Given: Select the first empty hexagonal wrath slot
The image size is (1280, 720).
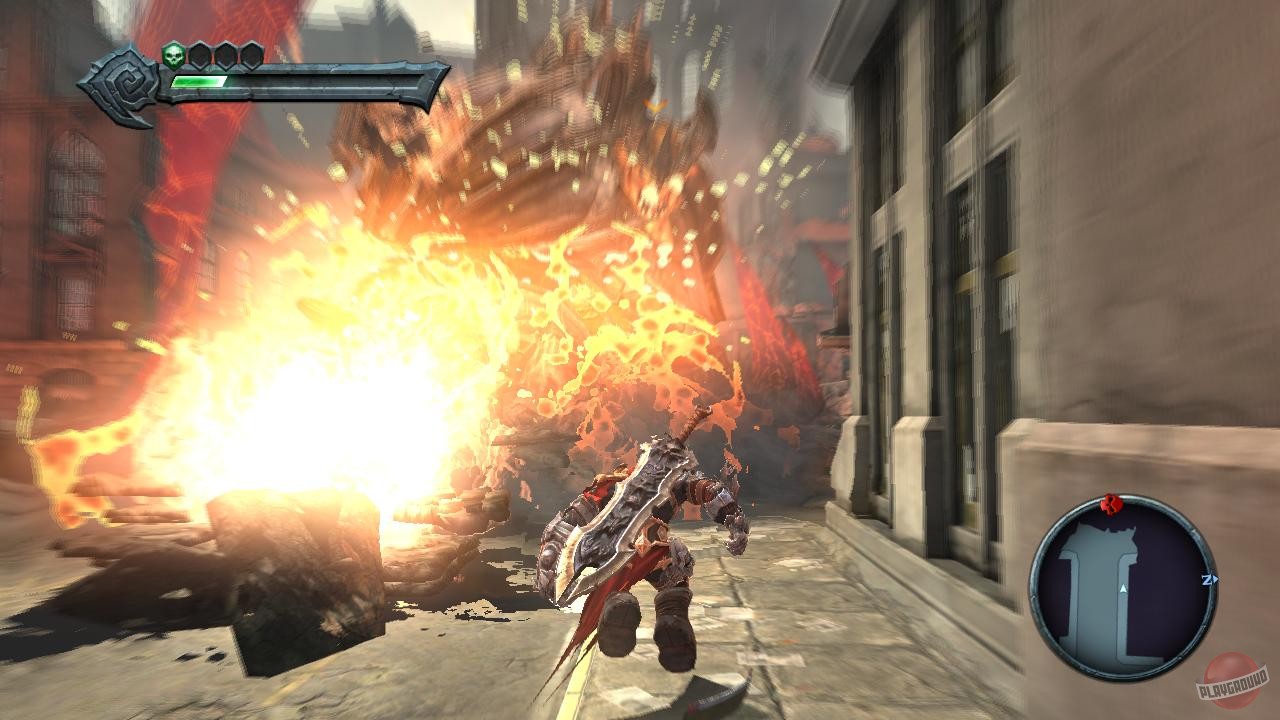Looking at the screenshot, I should coord(200,56).
